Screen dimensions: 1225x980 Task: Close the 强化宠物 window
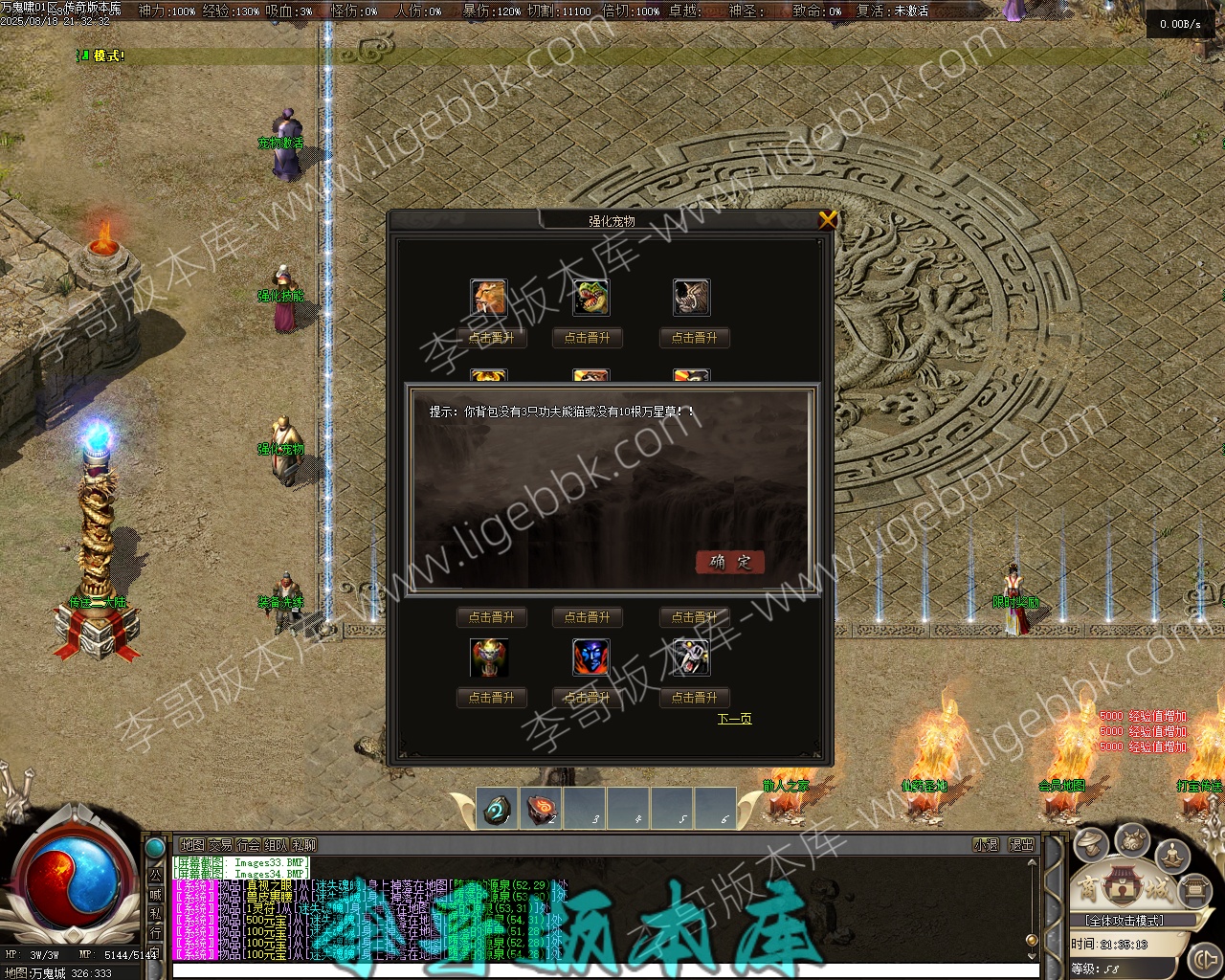(828, 220)
